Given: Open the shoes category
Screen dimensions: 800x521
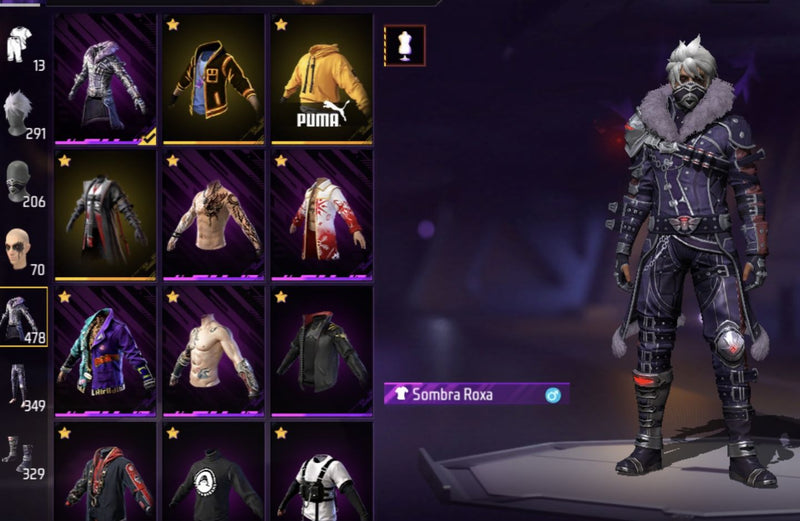Looking at the screenshot, I should point(22,455).
